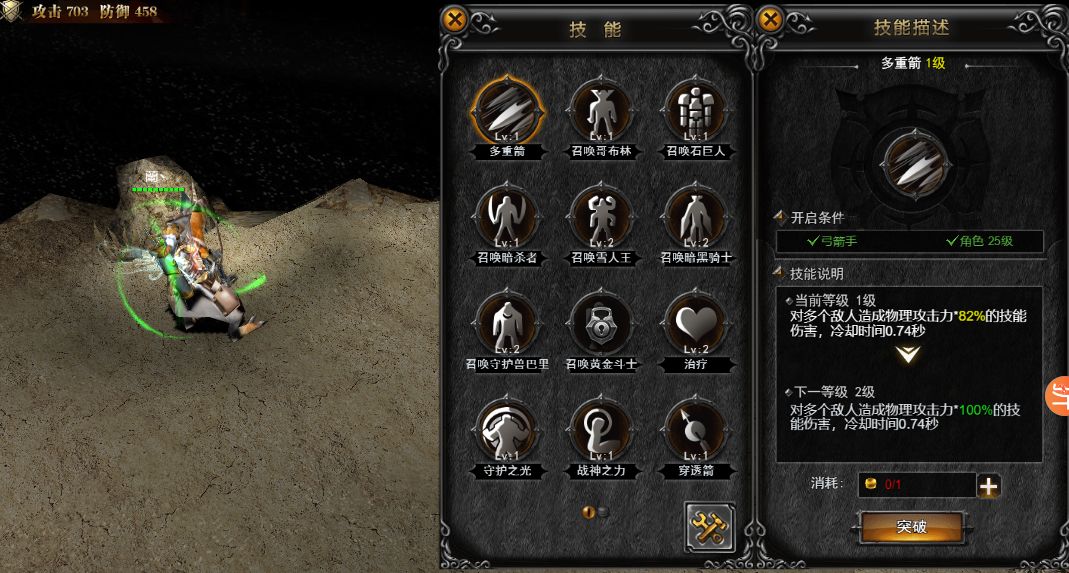
Task: Choose the 召唤石巨人 skill
Action: click(696, 111)
